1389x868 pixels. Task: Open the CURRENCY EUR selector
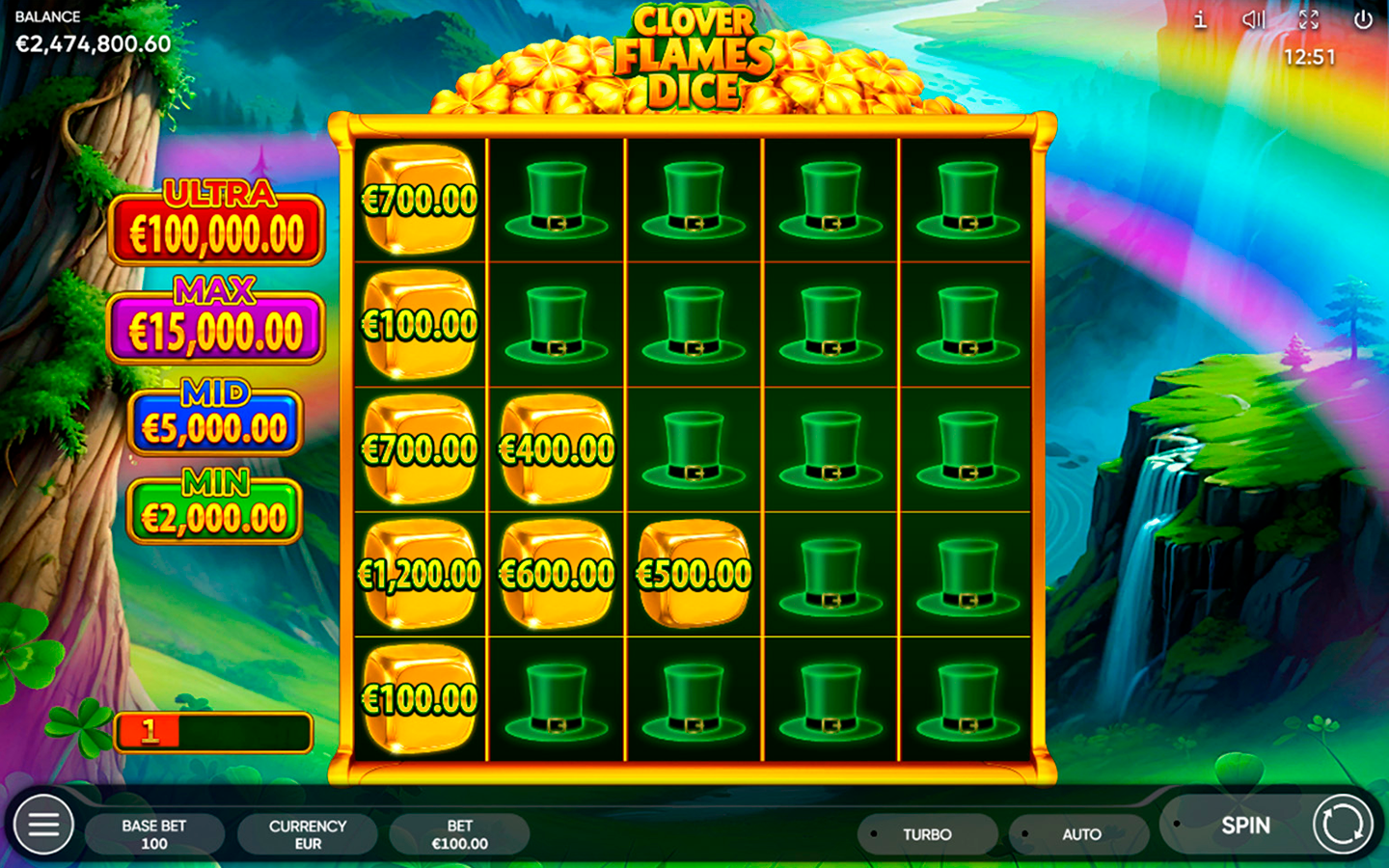(307, 833)
